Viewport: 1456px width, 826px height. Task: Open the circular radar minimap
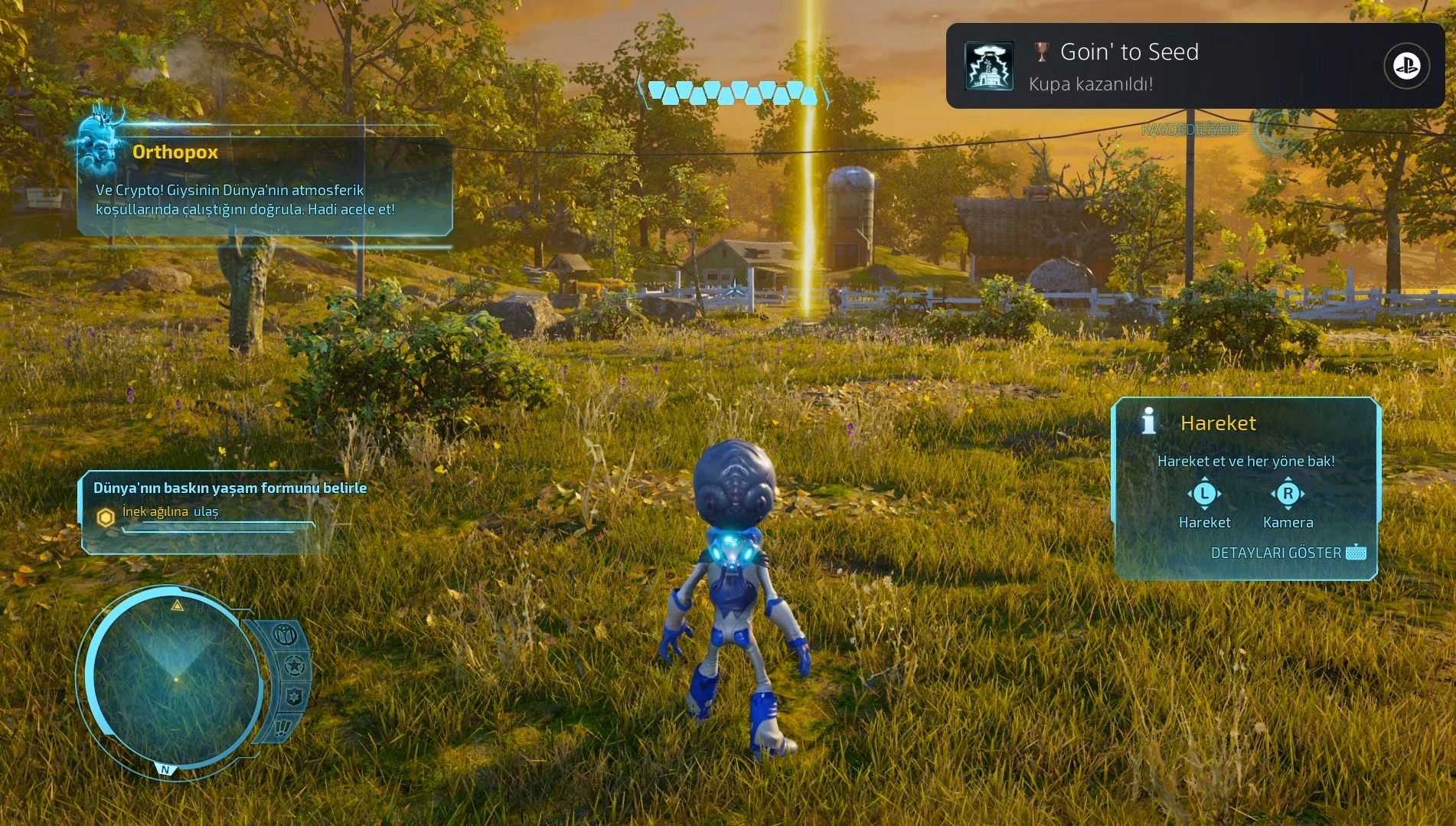(x=175, y=678)
